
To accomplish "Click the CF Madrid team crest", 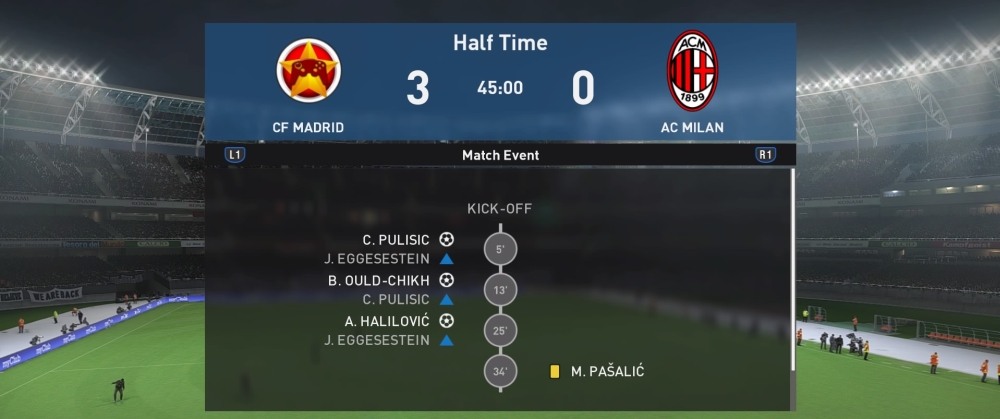I will pos(309,70).
